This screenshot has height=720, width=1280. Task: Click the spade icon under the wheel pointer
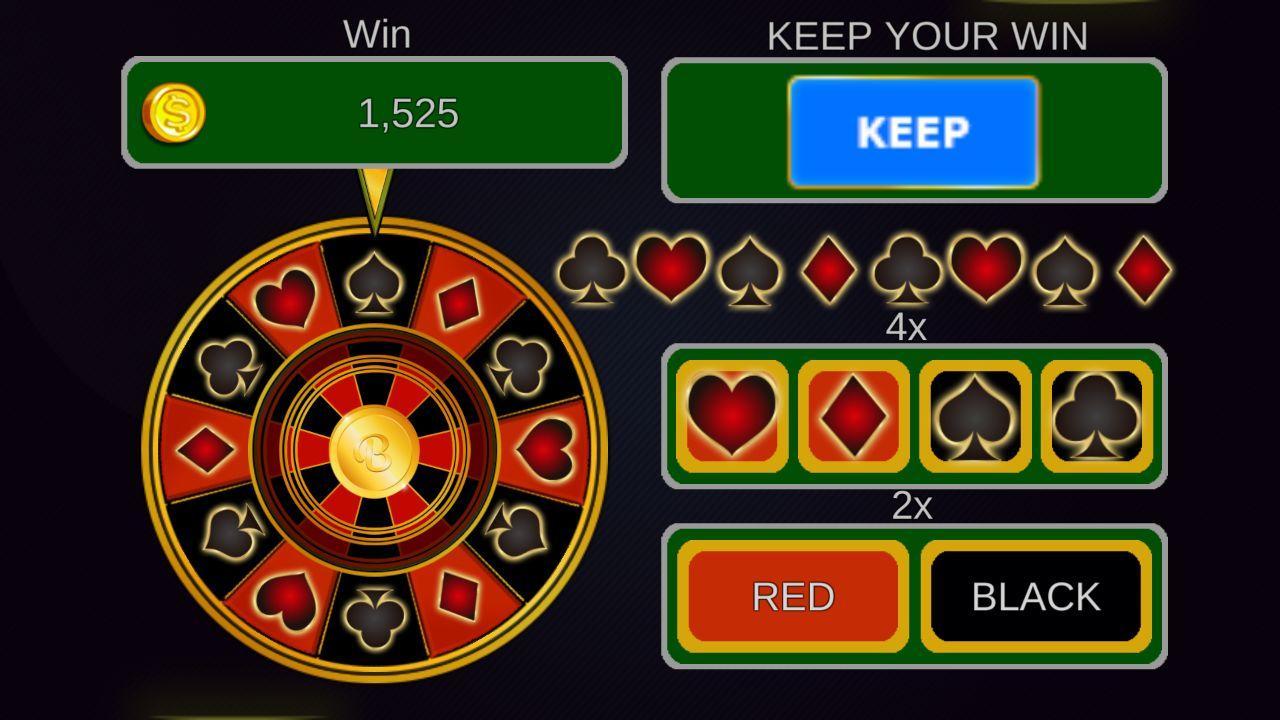tap(374, 285)
